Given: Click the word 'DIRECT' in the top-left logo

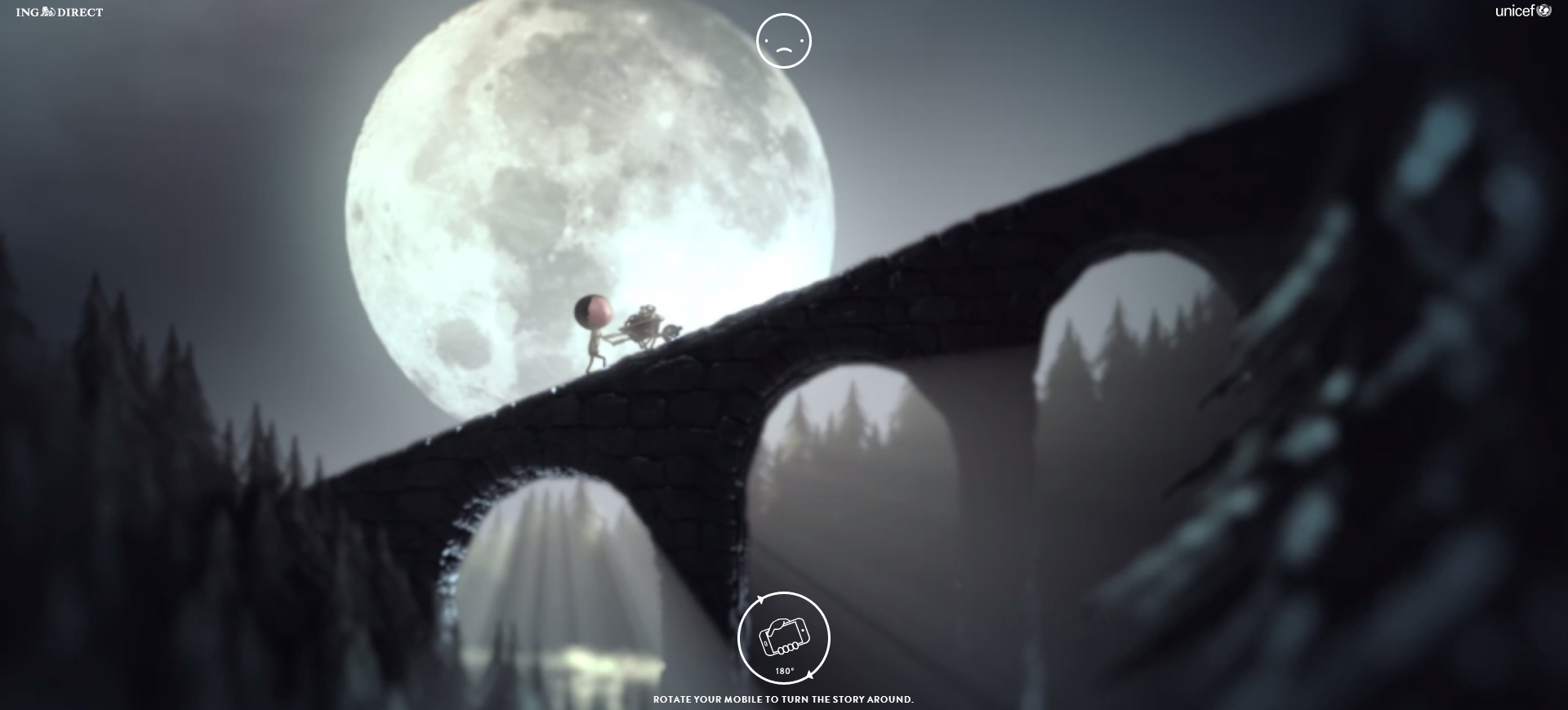Looking at the screenshot, I should point(82,11).
